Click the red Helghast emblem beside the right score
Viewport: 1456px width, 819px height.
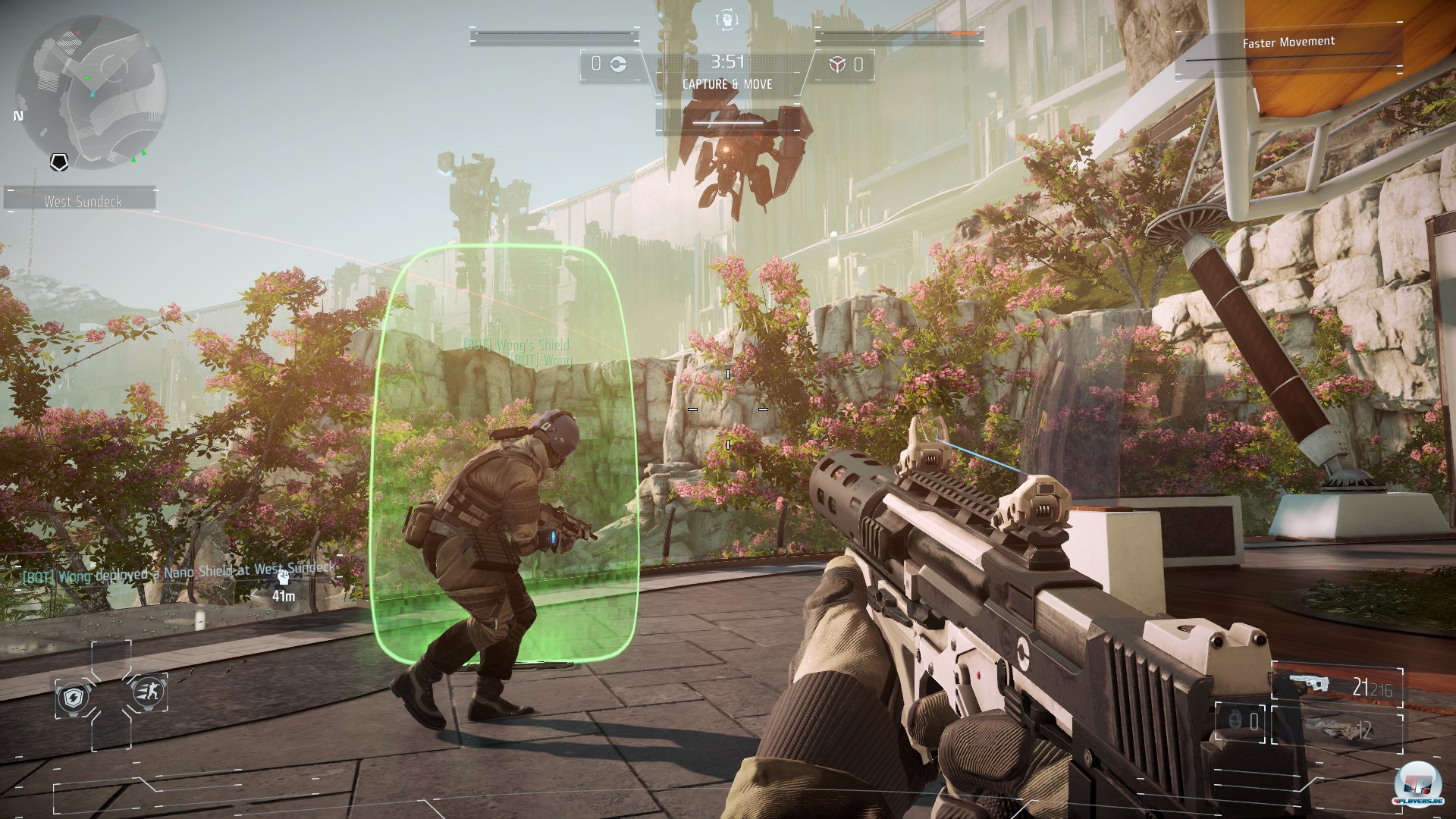(x=838, y=65)
